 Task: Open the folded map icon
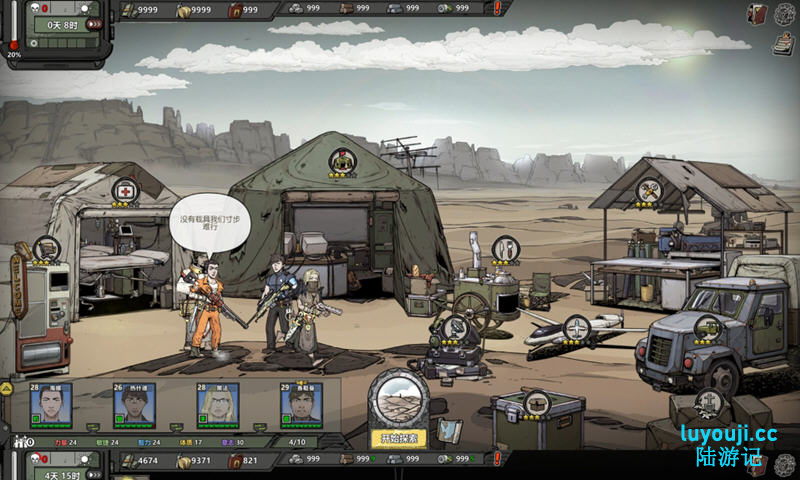pos(449,430)
